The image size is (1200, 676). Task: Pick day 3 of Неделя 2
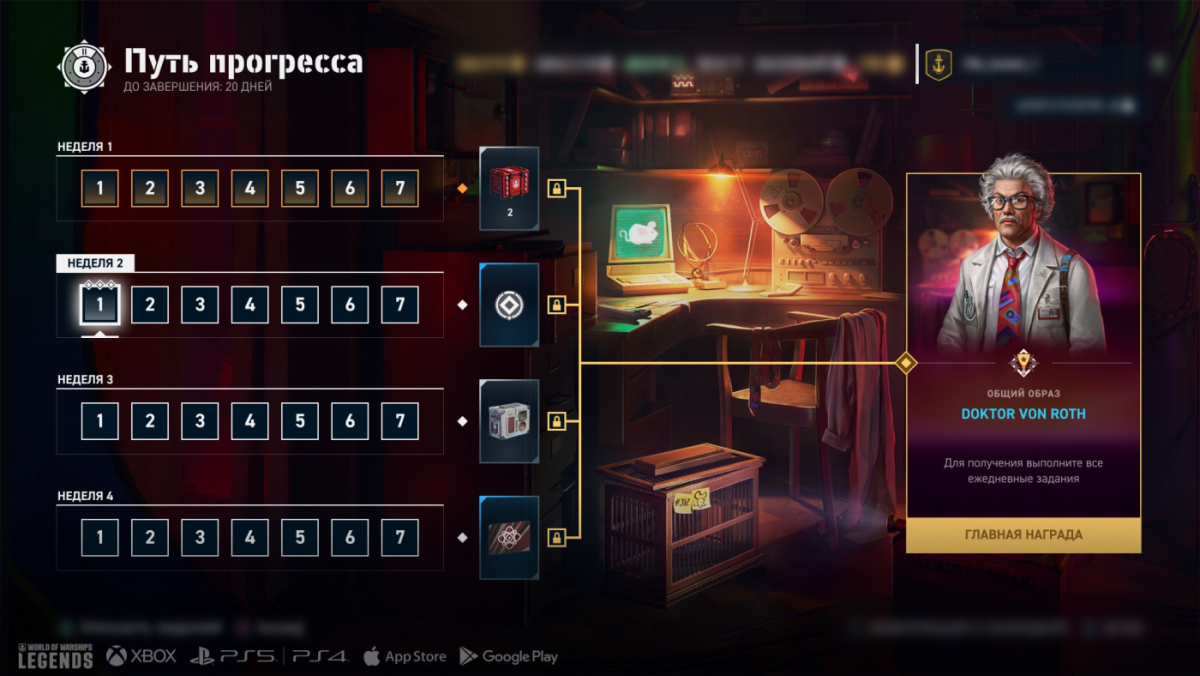(200, 305)
